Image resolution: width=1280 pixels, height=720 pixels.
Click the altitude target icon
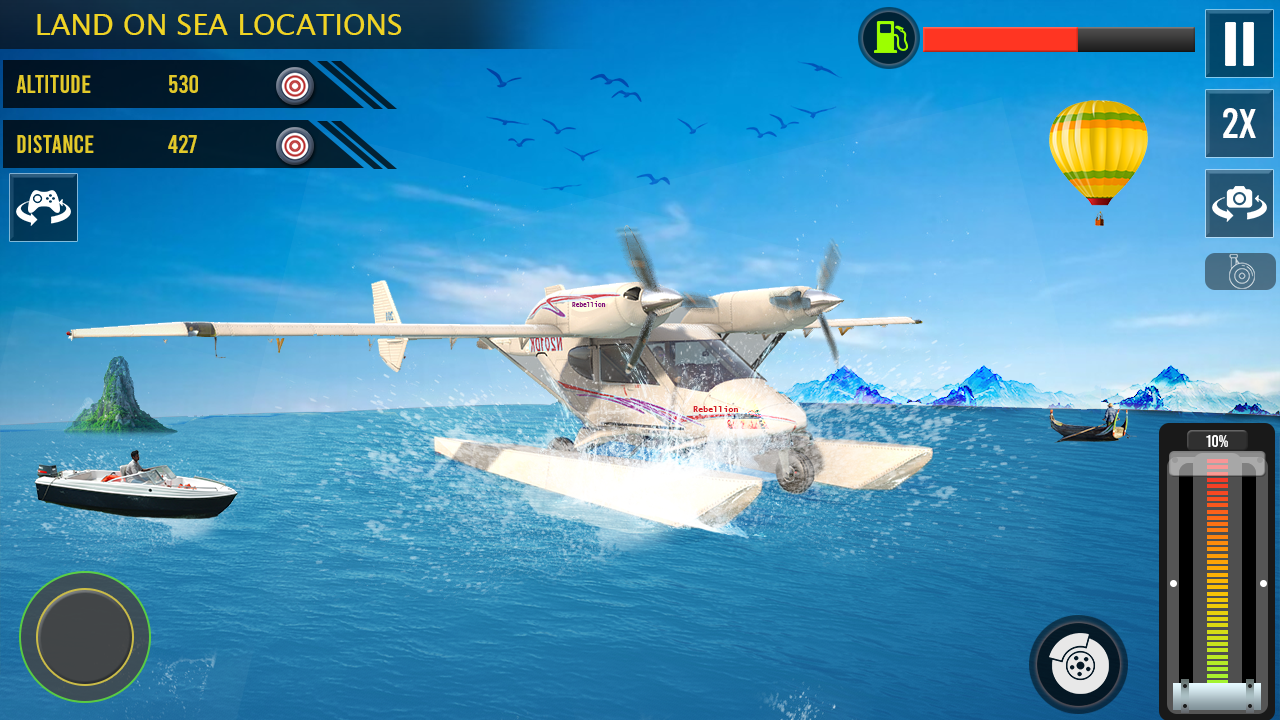tap(294, 86)
